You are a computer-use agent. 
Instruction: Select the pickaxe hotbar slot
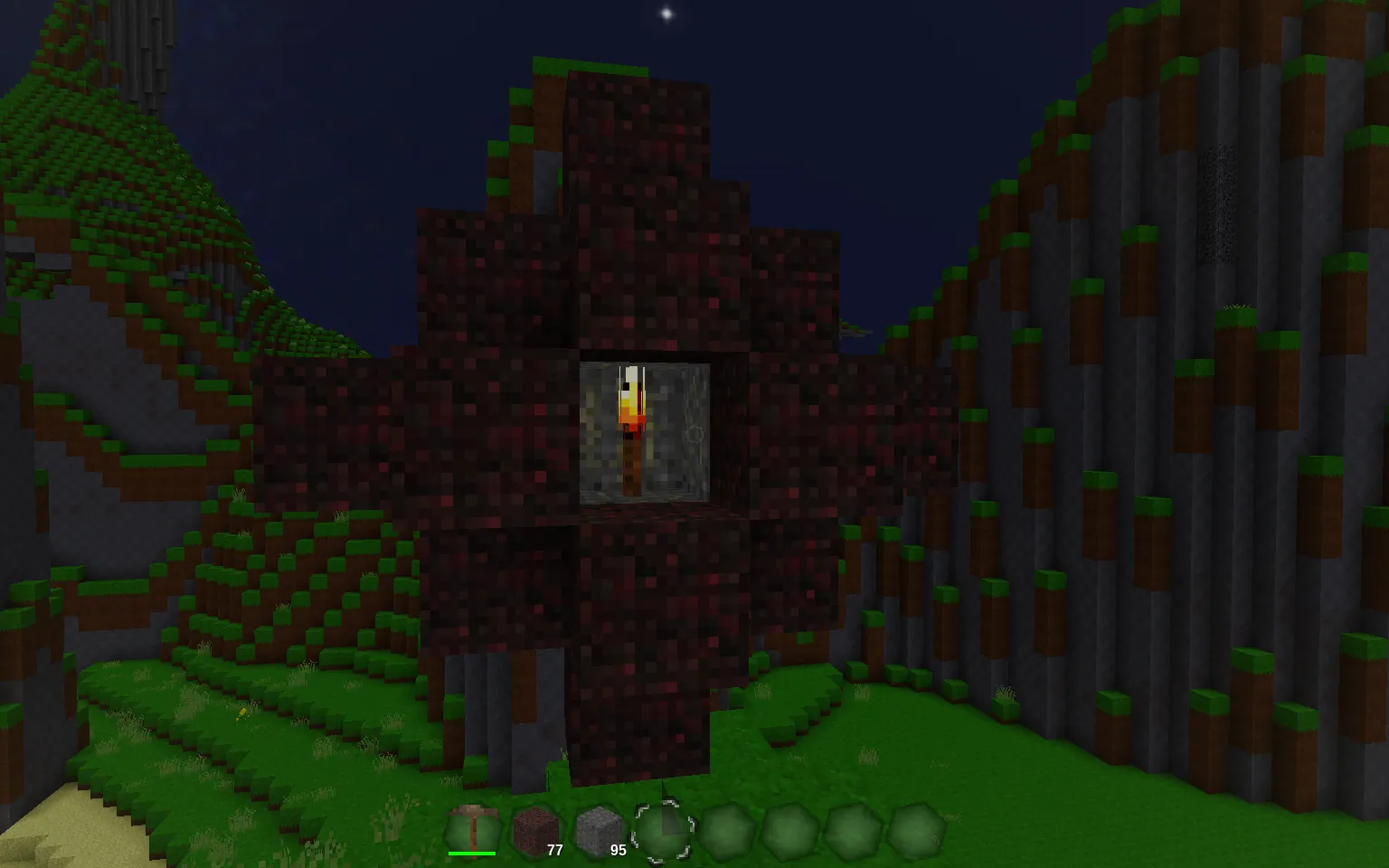[x=472, y=827]
